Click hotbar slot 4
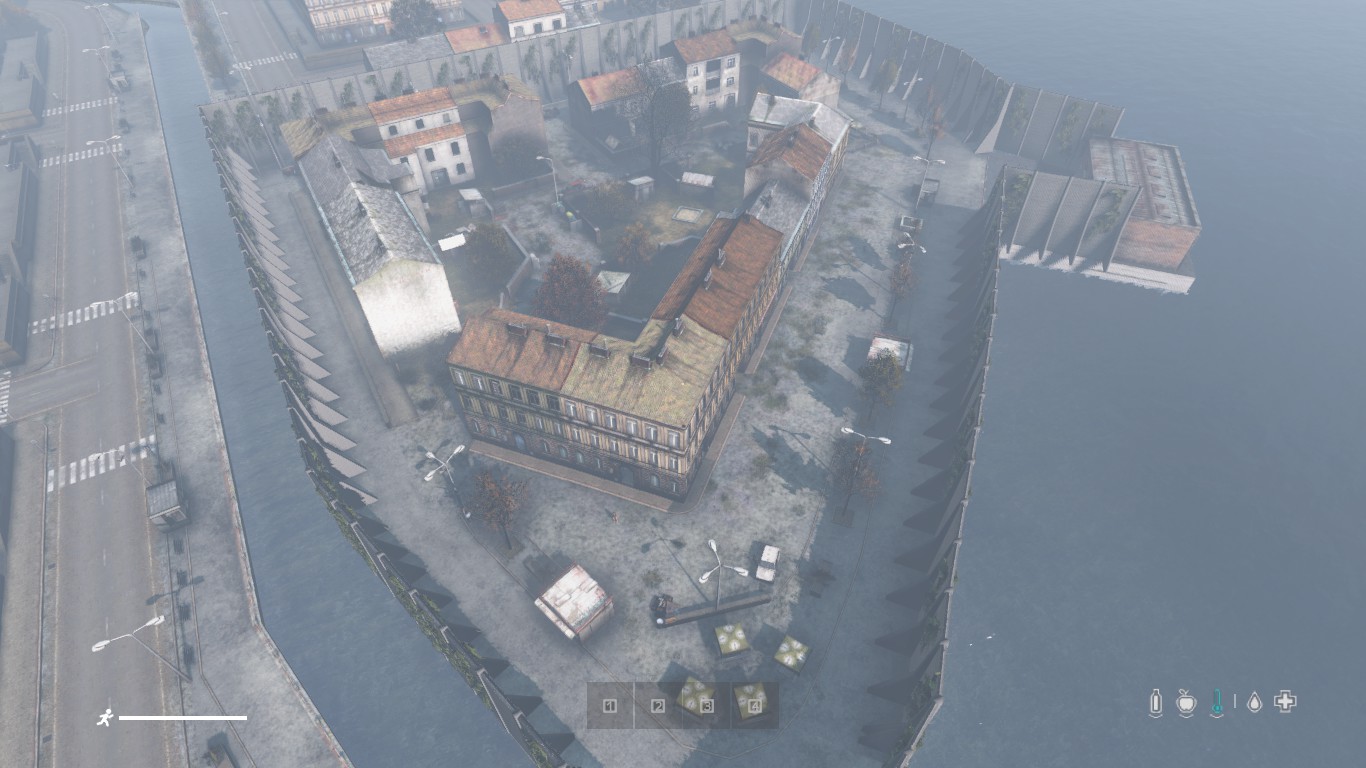1366x768 pixels. 755,706
